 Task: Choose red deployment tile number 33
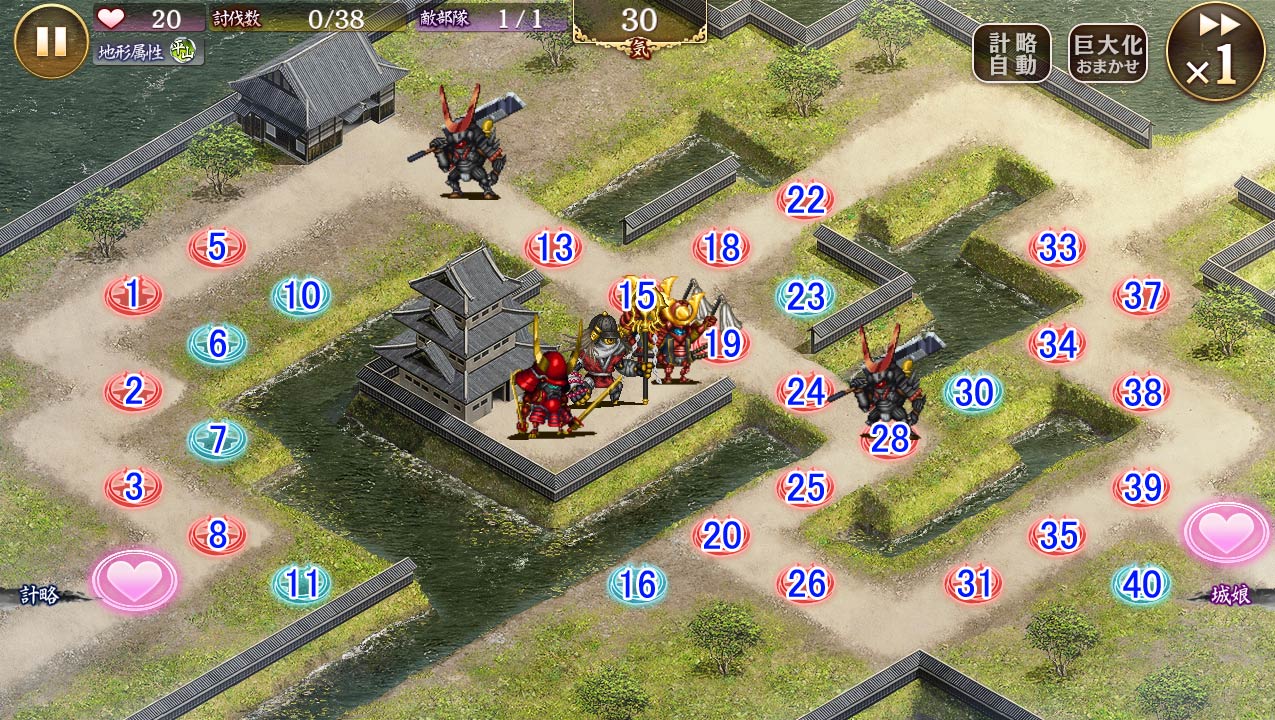pos(1057,248)
